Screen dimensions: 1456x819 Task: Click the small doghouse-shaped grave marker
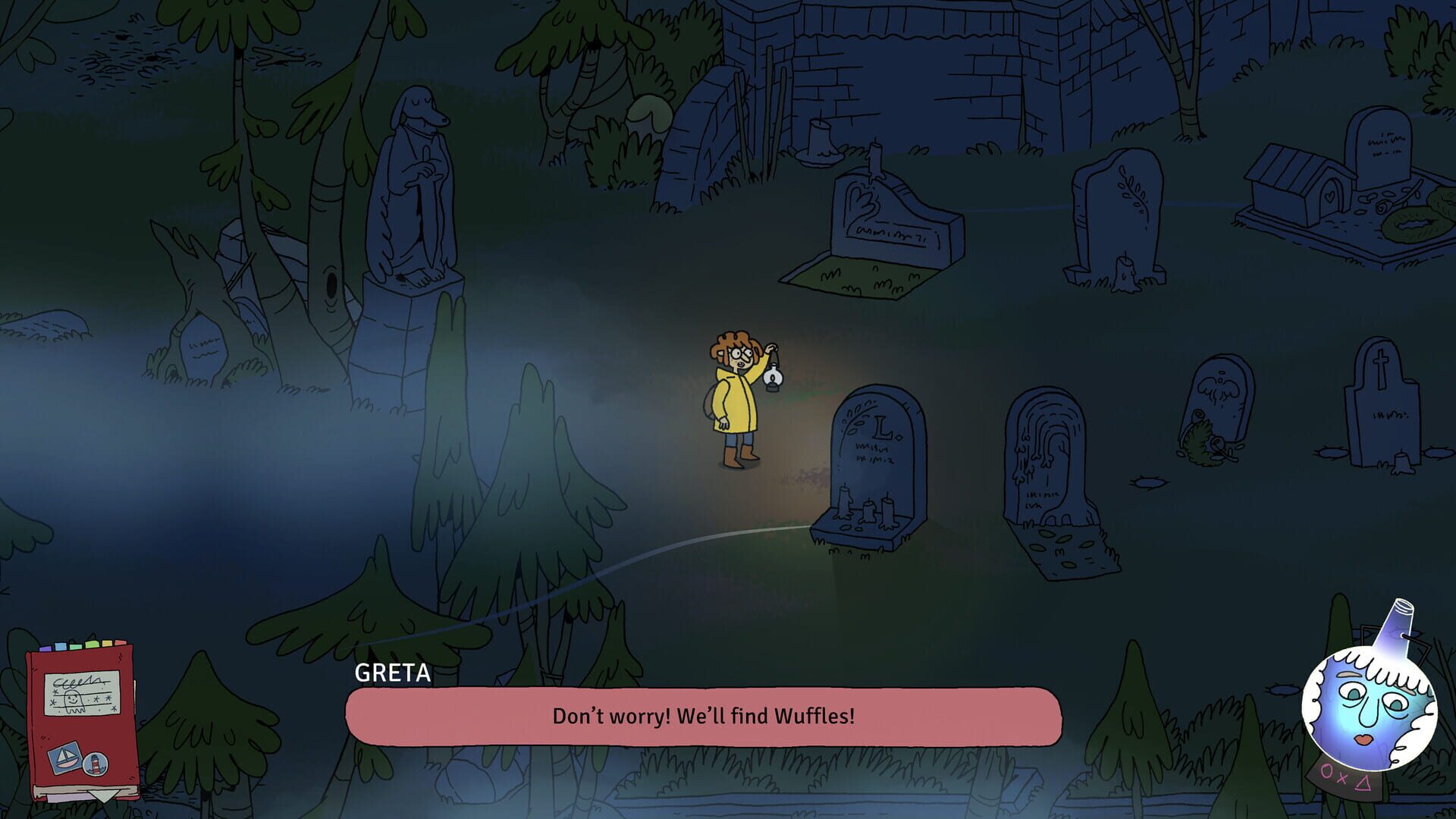click(1289, 182)
